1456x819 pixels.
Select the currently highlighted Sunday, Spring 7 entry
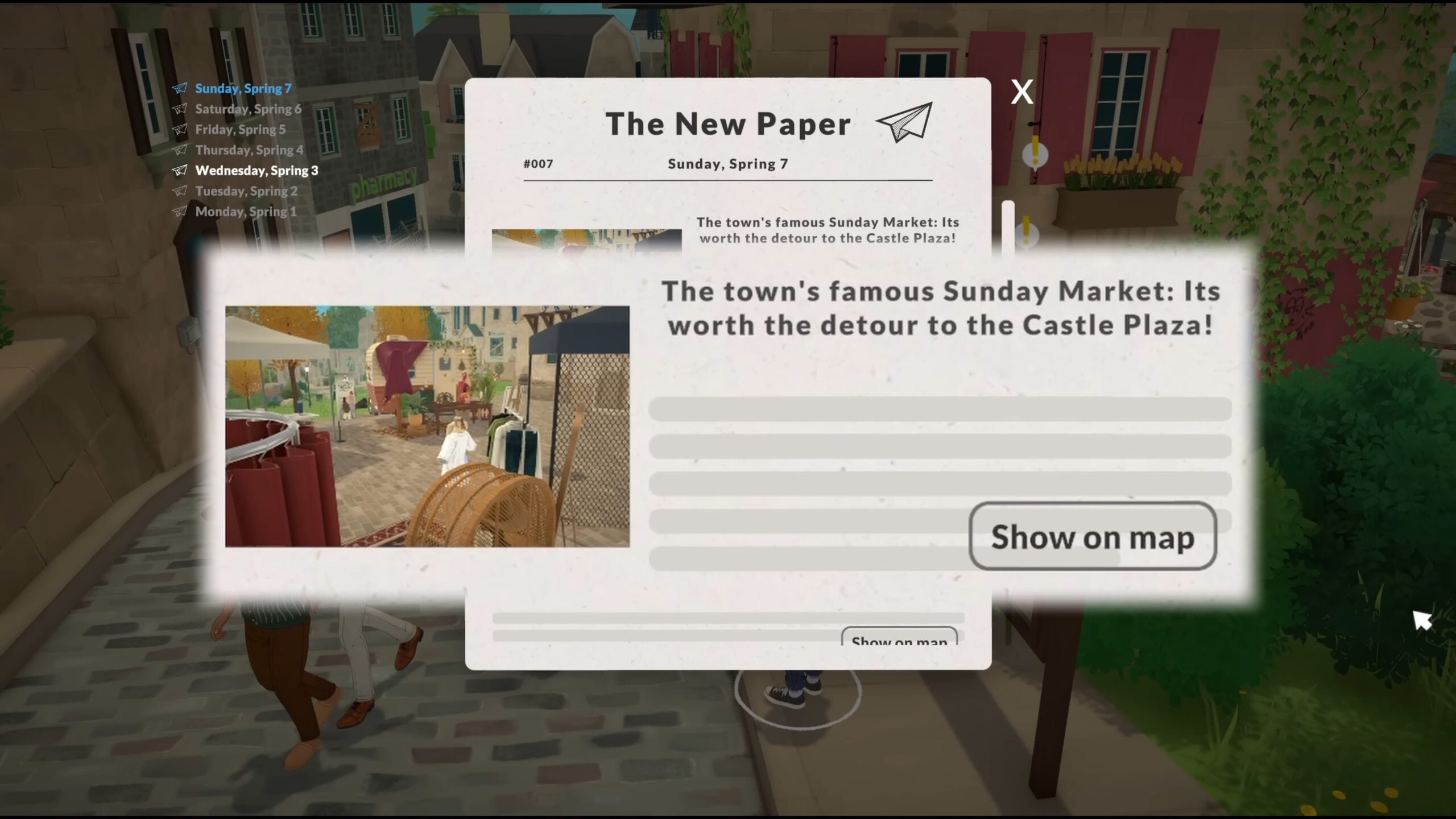coord(243,88)
